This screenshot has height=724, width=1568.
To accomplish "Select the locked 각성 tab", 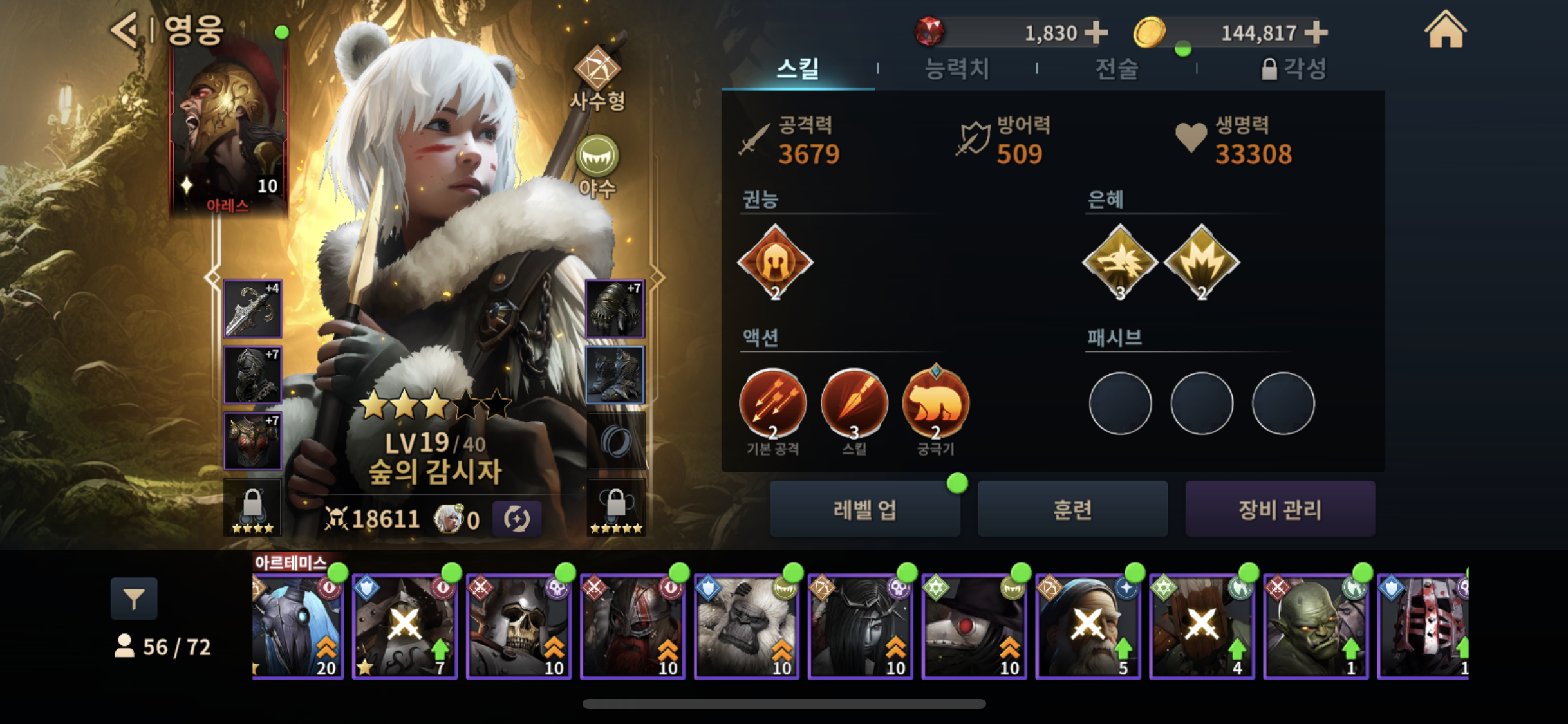I will pos(1294,69).
